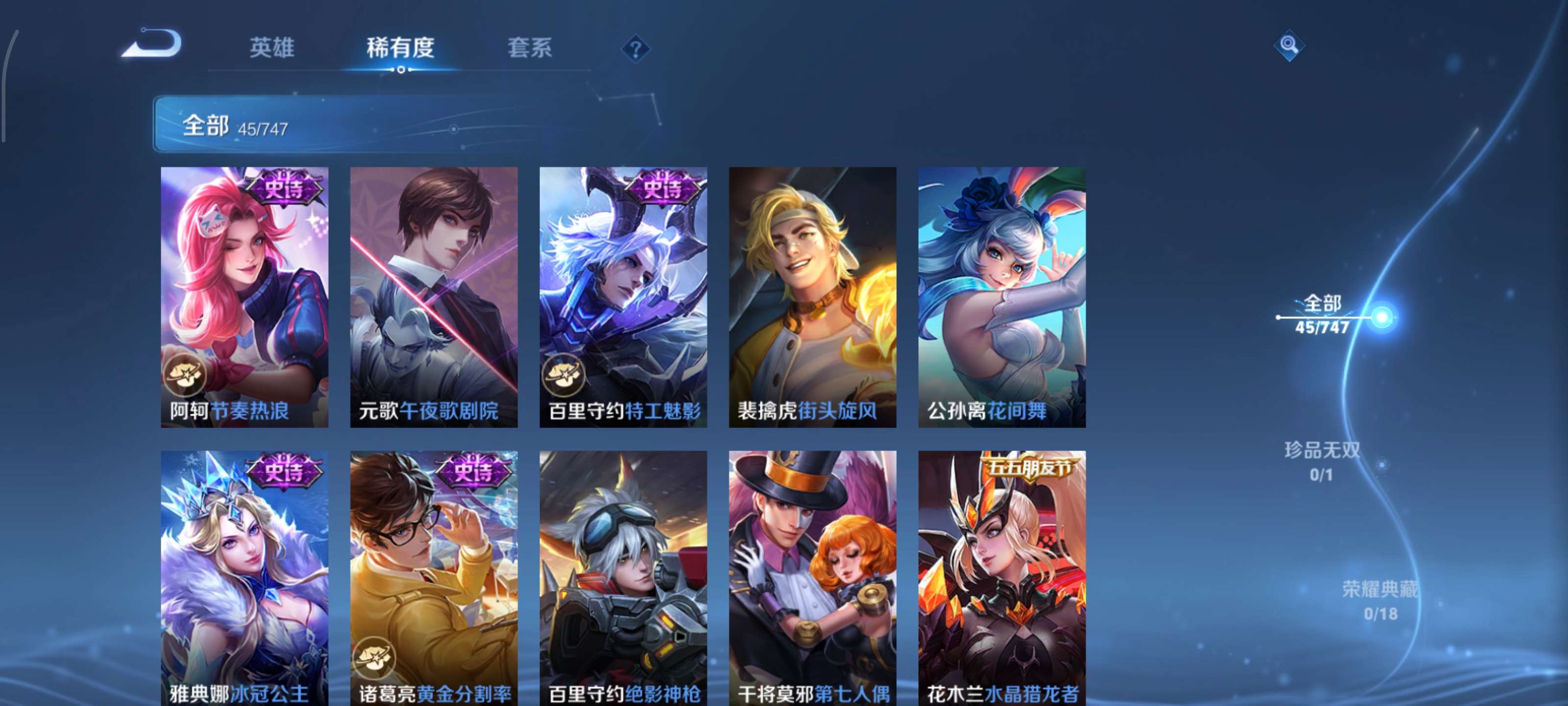Screen dimensions: 1568x706
Task: Click the search magnifier icon at top right
Action: 1289,45
